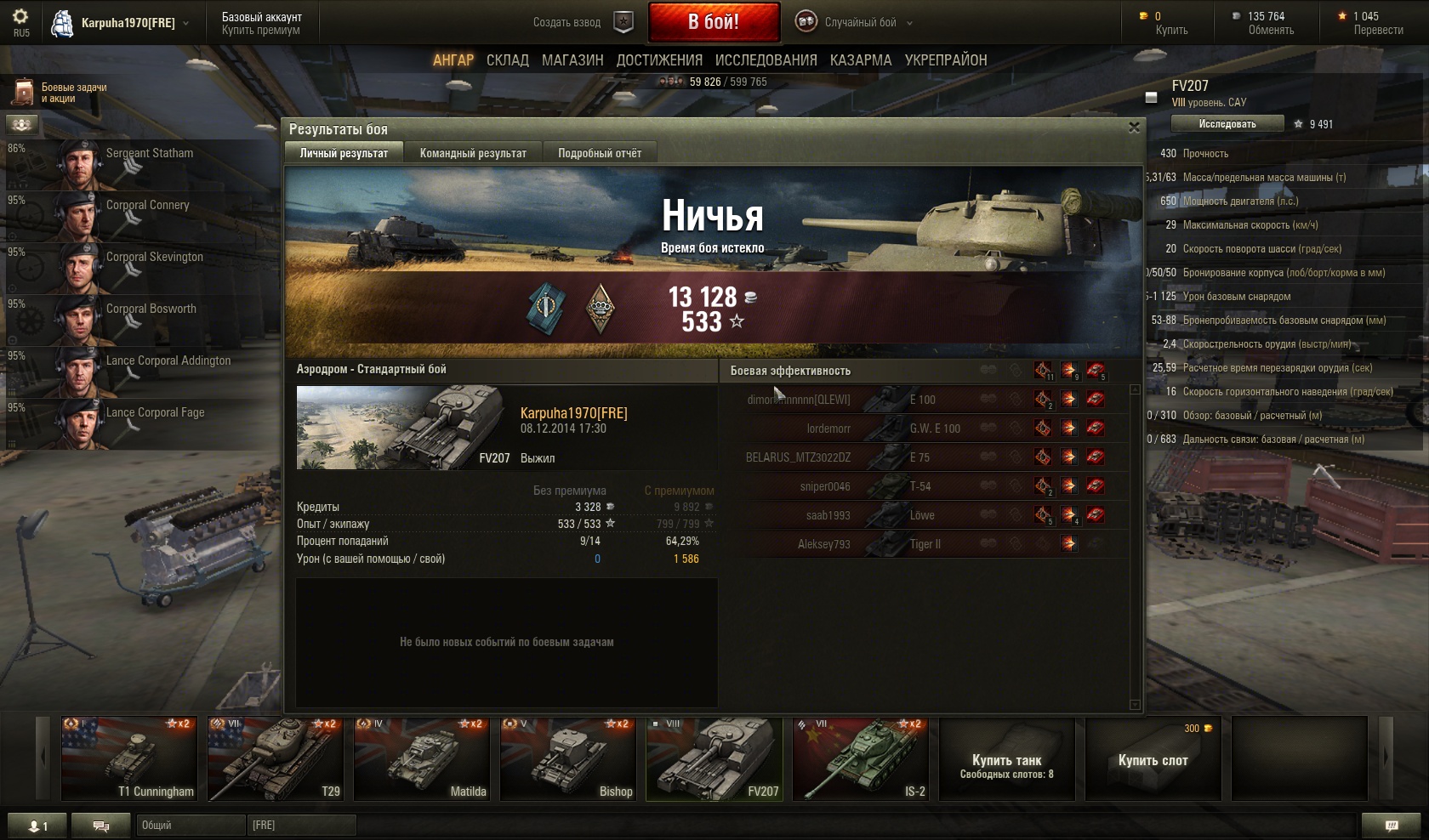Open ДОСТИЖЕНИЯ from the top menu
This screenshot has height=840, width=1429.
click(x=659, y=60)
